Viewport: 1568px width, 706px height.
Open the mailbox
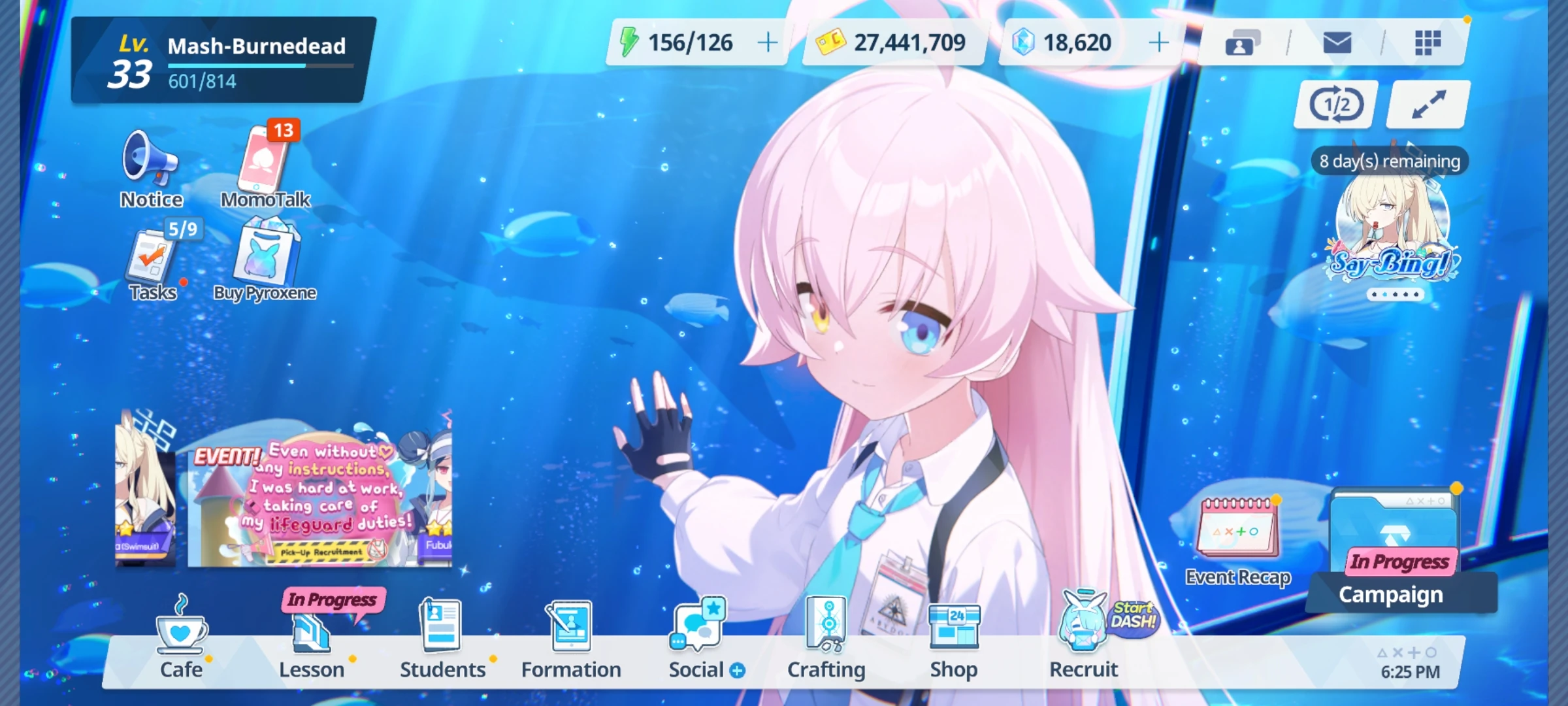point(1337,41)
